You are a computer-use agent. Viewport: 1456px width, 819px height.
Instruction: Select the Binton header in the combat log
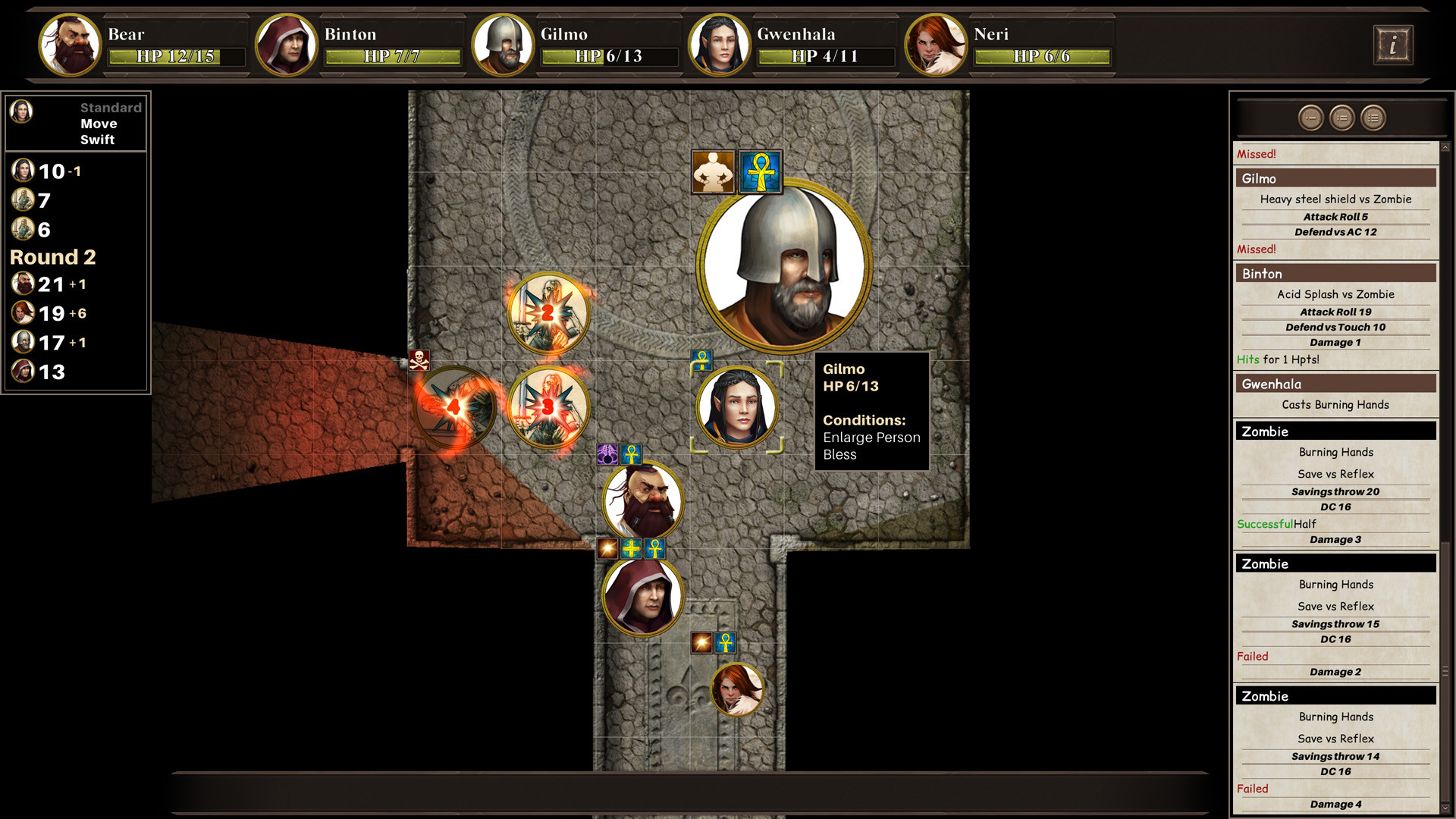tap(1335, 274)
